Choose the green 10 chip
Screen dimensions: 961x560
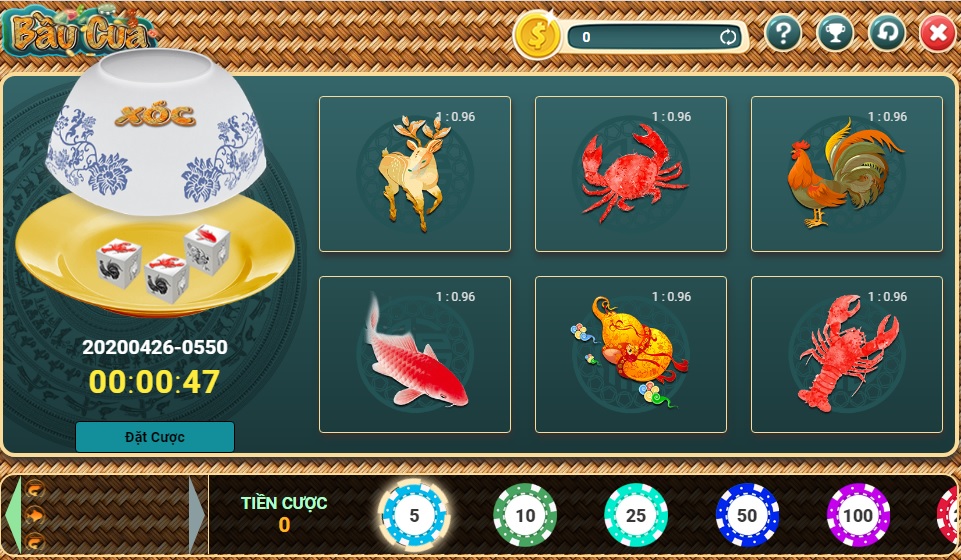point(525,516)
